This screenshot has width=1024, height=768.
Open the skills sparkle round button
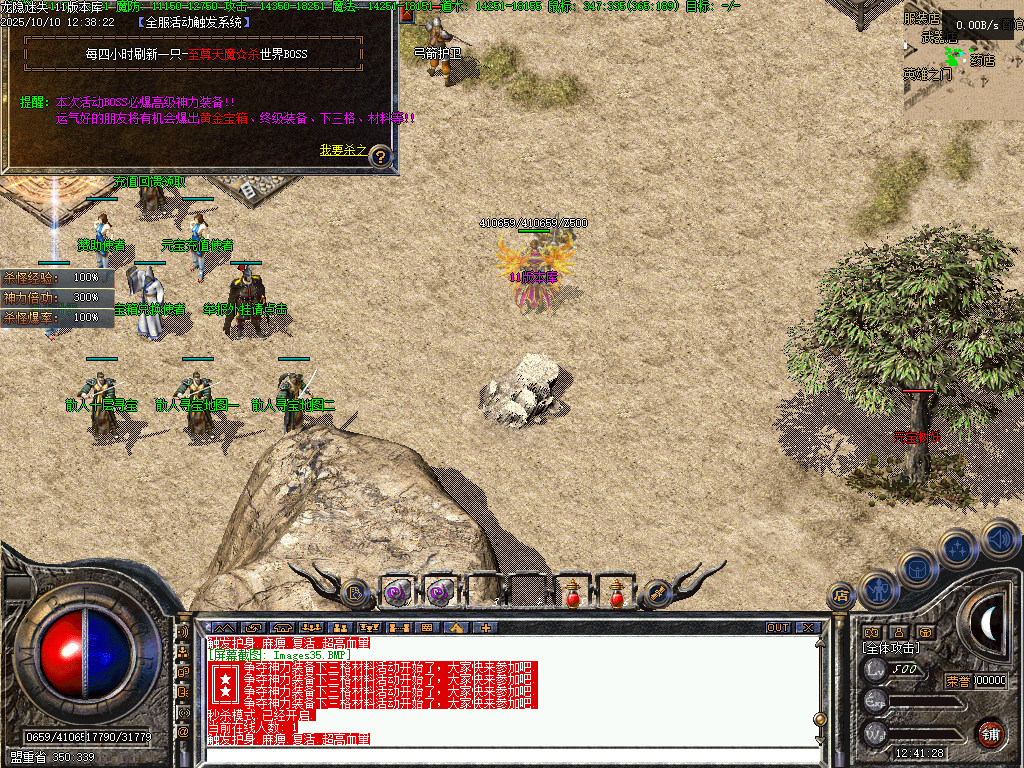(958, 548)
